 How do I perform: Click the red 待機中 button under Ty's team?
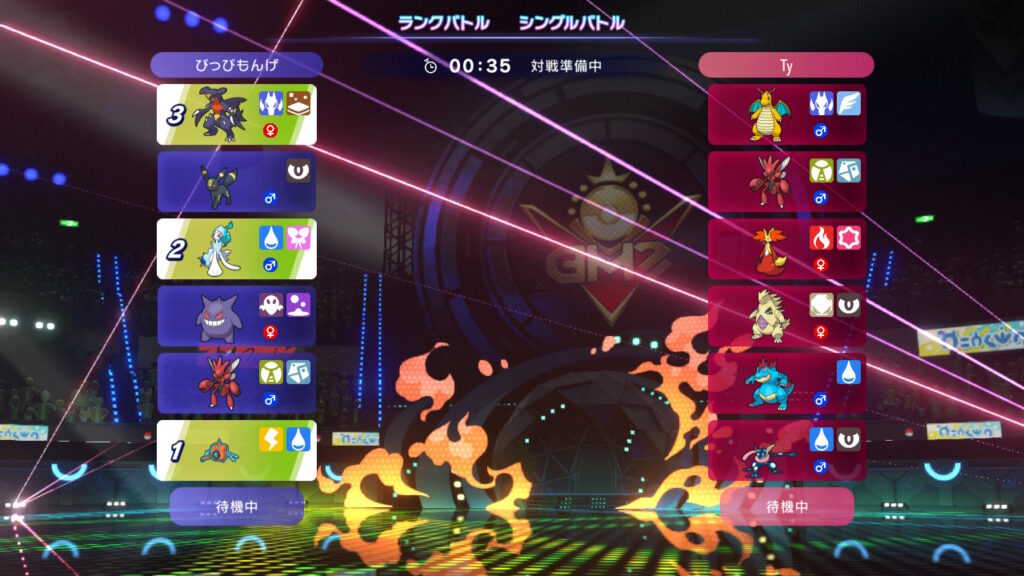click(x=787, y=506)
